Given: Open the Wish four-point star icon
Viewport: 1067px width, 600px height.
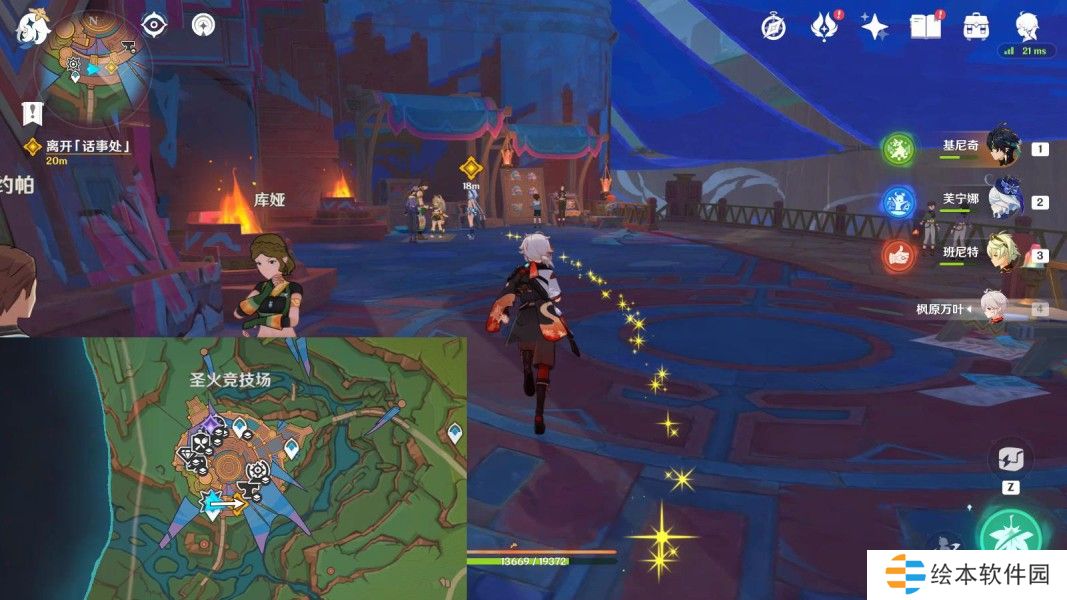Looking at the screenshot, I should point(874,27).
